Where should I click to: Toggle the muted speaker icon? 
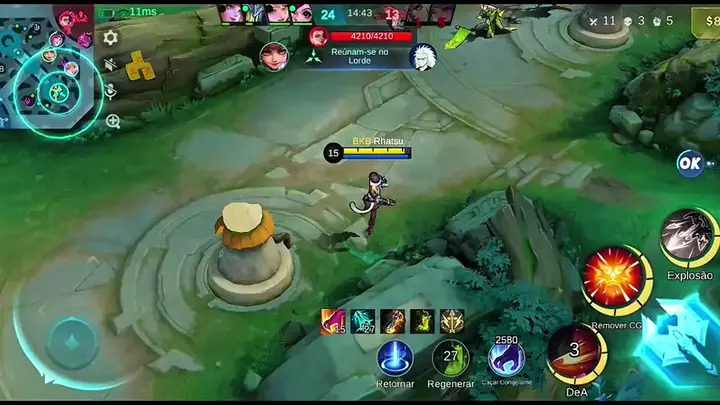click(111, 65)
